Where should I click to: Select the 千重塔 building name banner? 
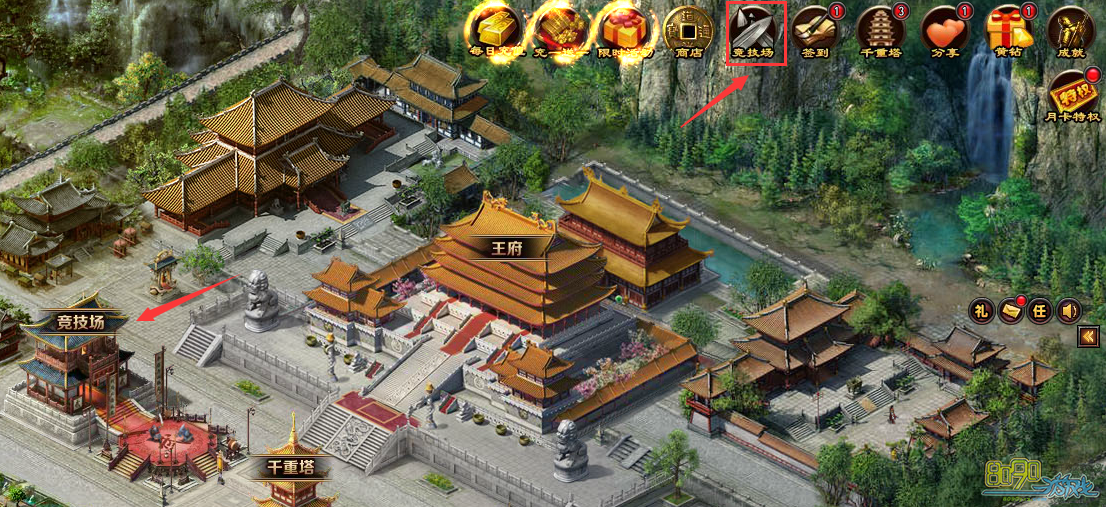tap(293, 467)
